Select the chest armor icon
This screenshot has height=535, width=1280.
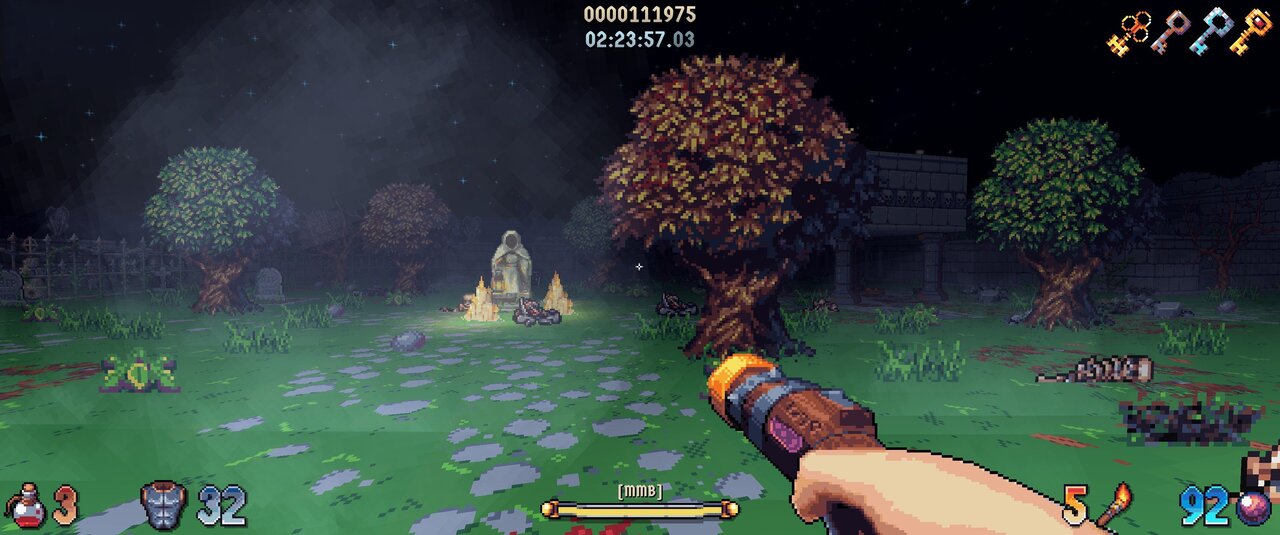pos(164,506)
